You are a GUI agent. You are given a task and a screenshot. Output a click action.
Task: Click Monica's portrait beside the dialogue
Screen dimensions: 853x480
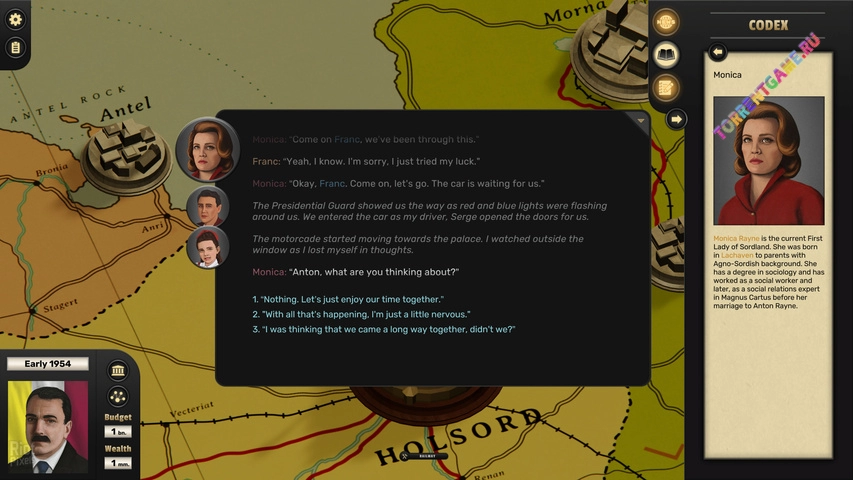tap(207, 150)
